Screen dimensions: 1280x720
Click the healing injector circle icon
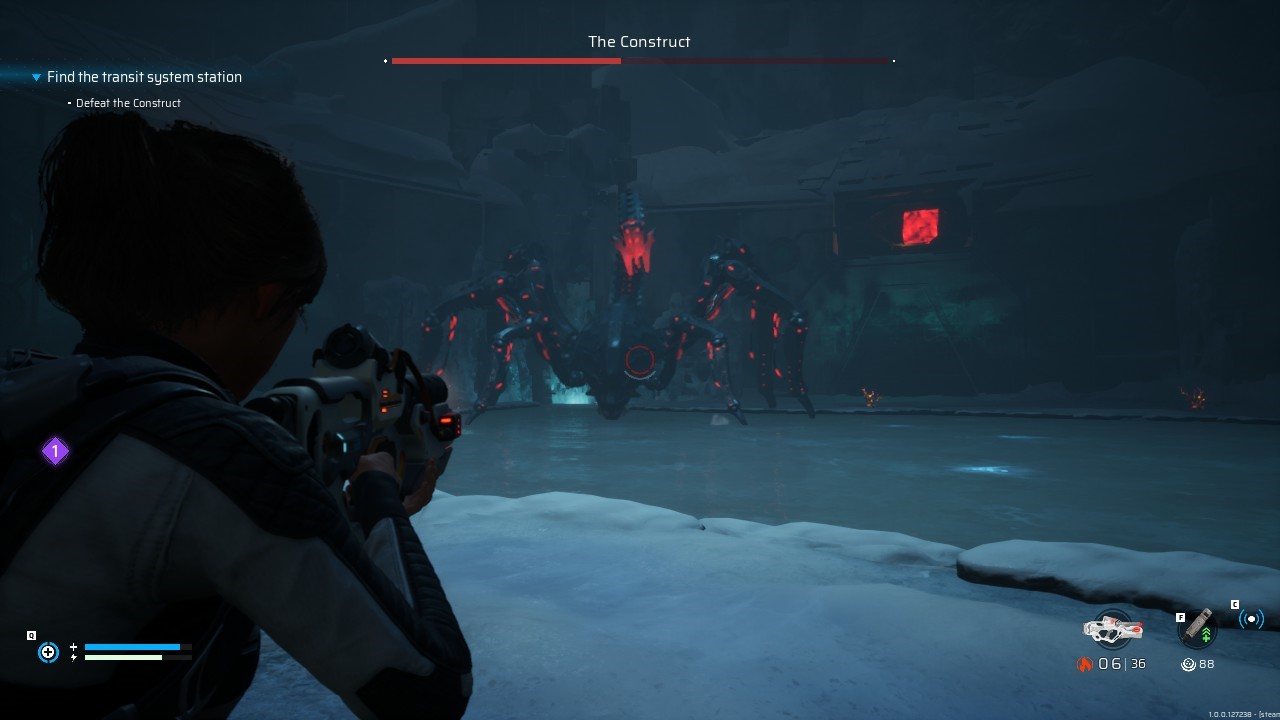pos(48,651)
